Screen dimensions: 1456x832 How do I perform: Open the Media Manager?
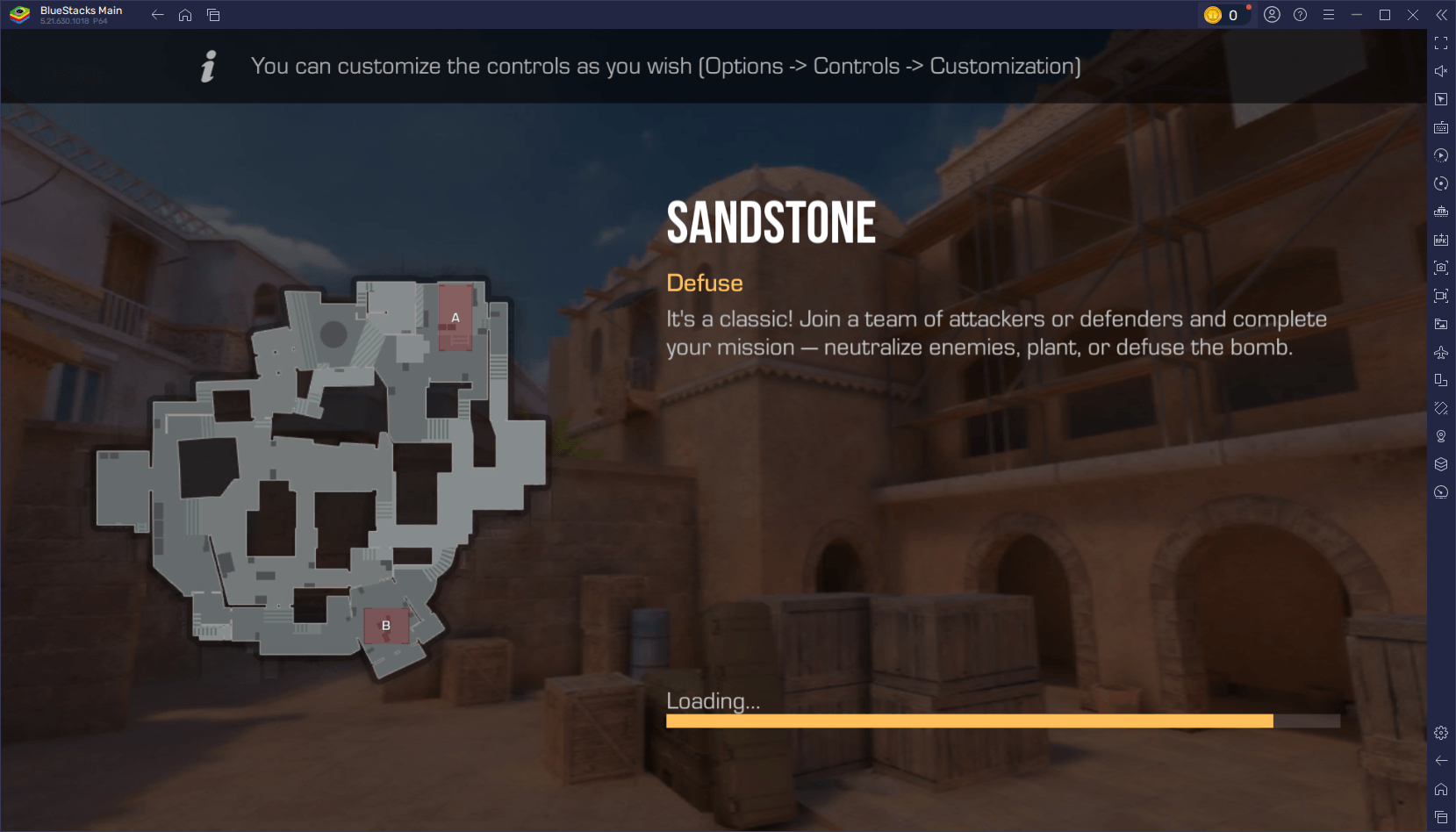click(1441, 324)
